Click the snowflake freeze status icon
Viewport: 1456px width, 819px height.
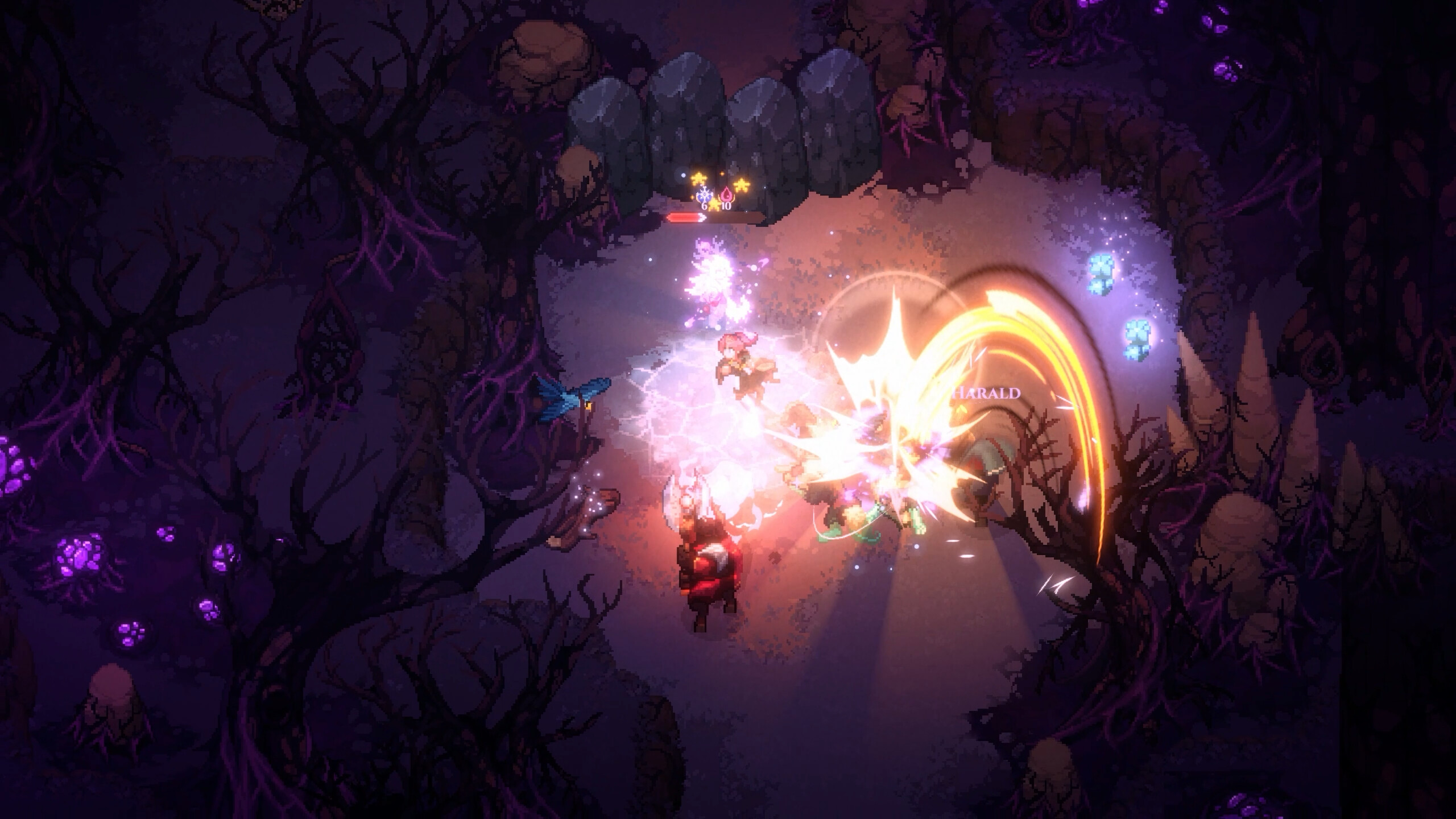tap(705, 193)
